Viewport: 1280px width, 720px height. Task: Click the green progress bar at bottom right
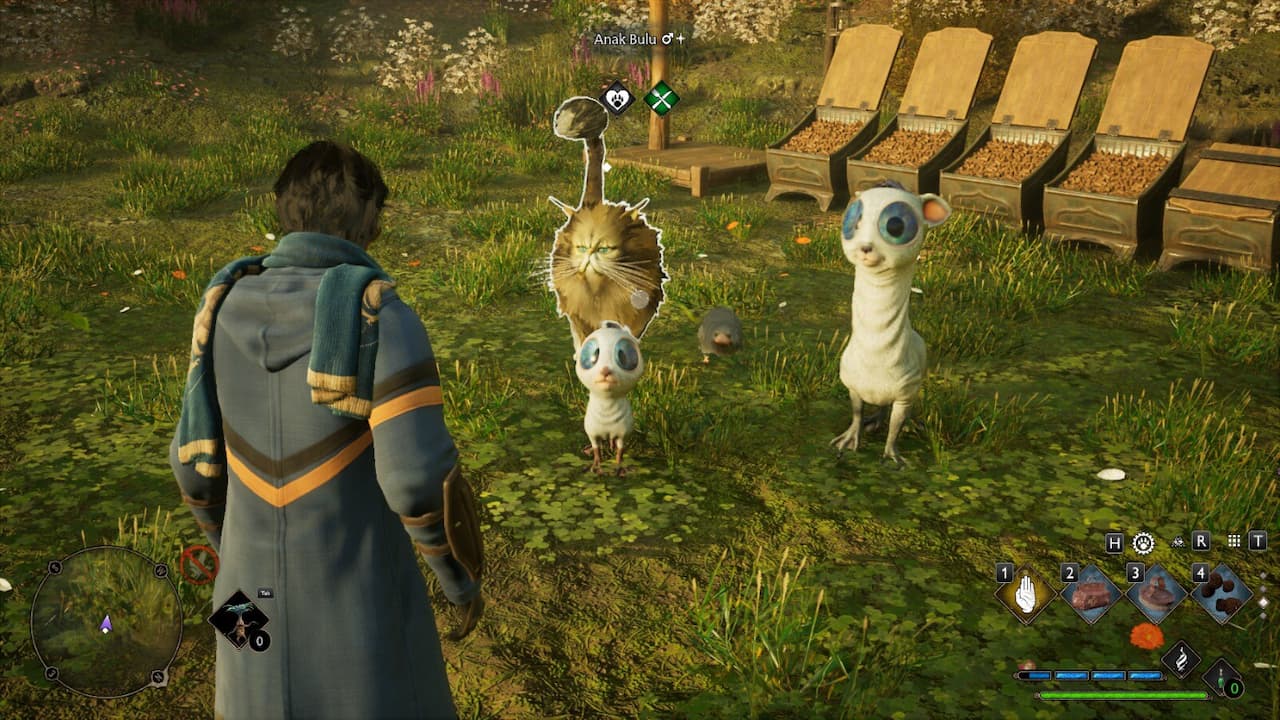tap(1120, 694)
